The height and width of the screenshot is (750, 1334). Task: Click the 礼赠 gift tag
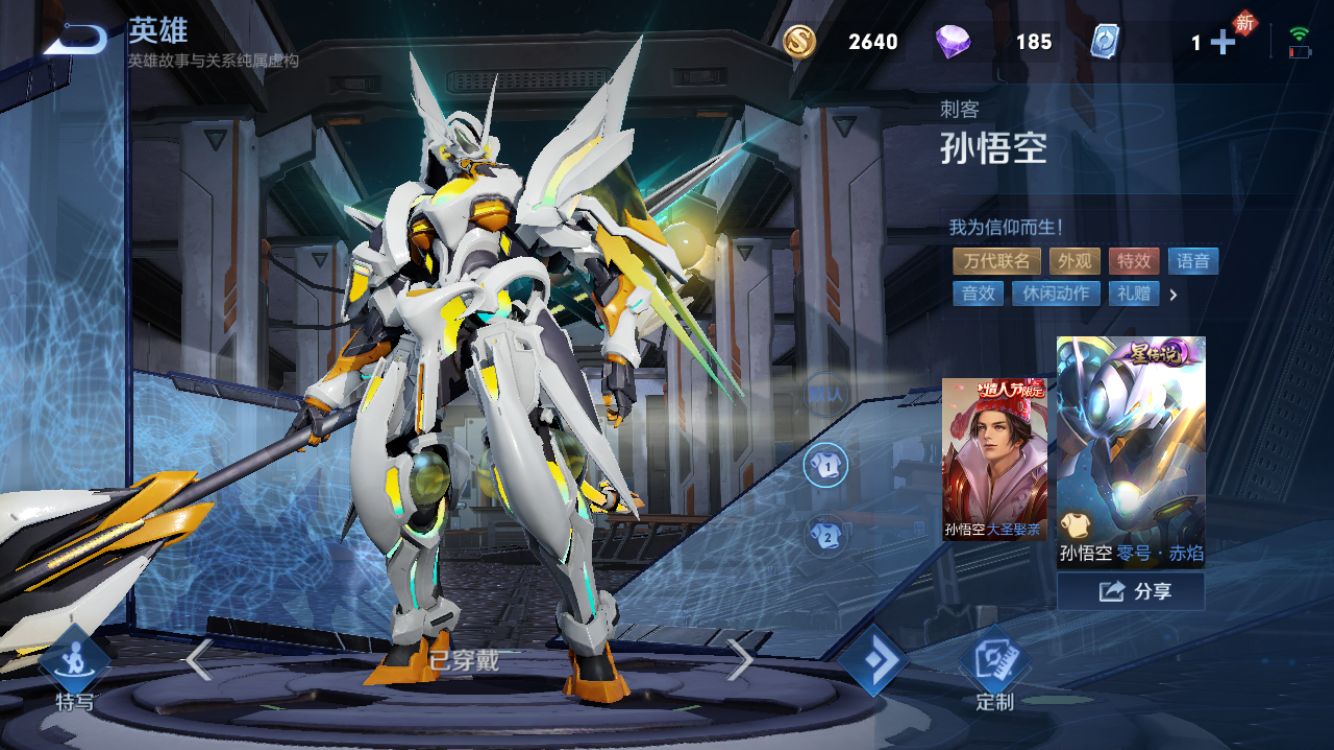(1134, 293)
